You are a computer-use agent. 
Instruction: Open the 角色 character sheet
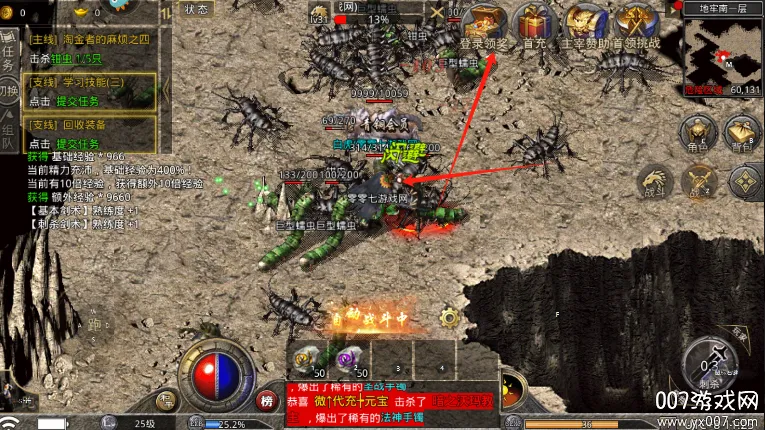point(697,133)
